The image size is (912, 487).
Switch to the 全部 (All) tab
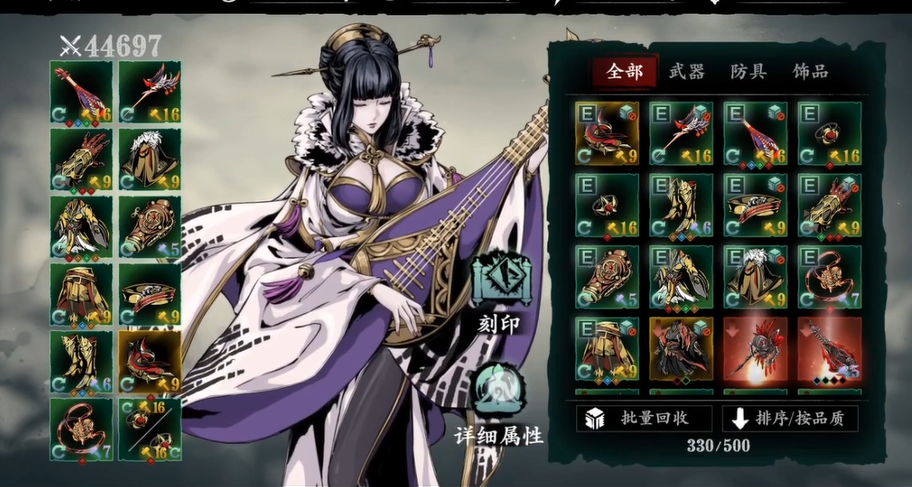point(624,71)
